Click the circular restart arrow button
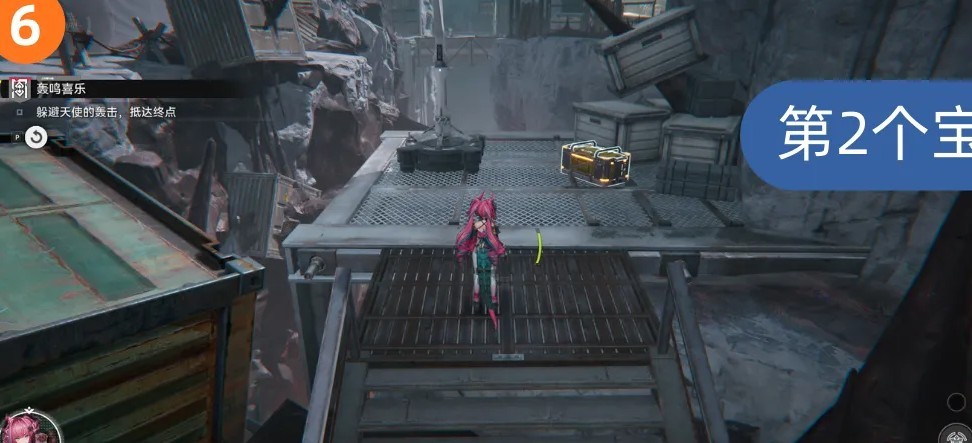 (x=35, y=137)
